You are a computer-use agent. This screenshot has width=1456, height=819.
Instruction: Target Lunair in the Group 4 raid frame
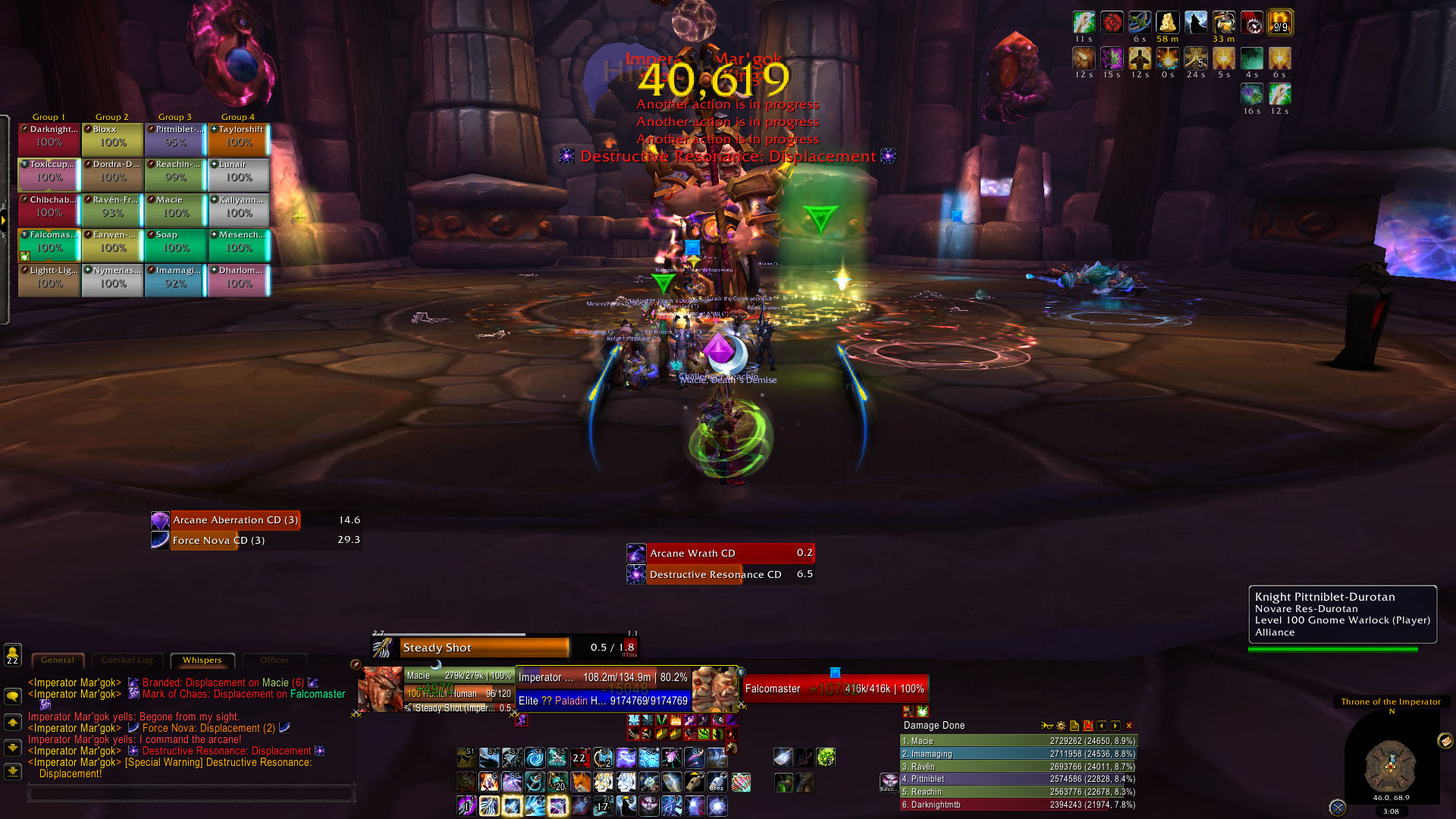pyautogui.click(x=239, y=171)
